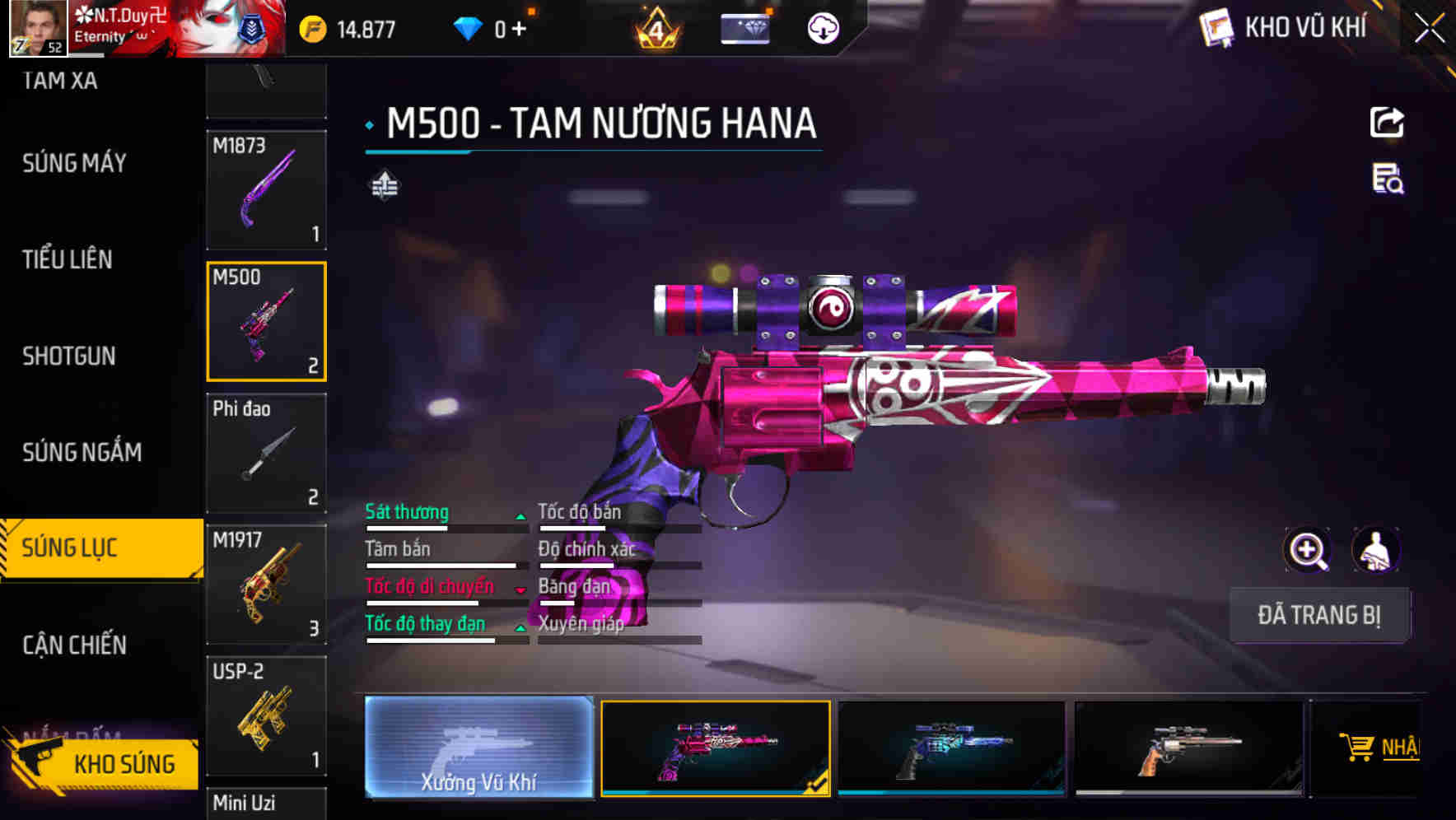The image size is (1456, 820).
Task: Open the Xưởng Vũ Khí workshop tile
Action: pos(478,747)
